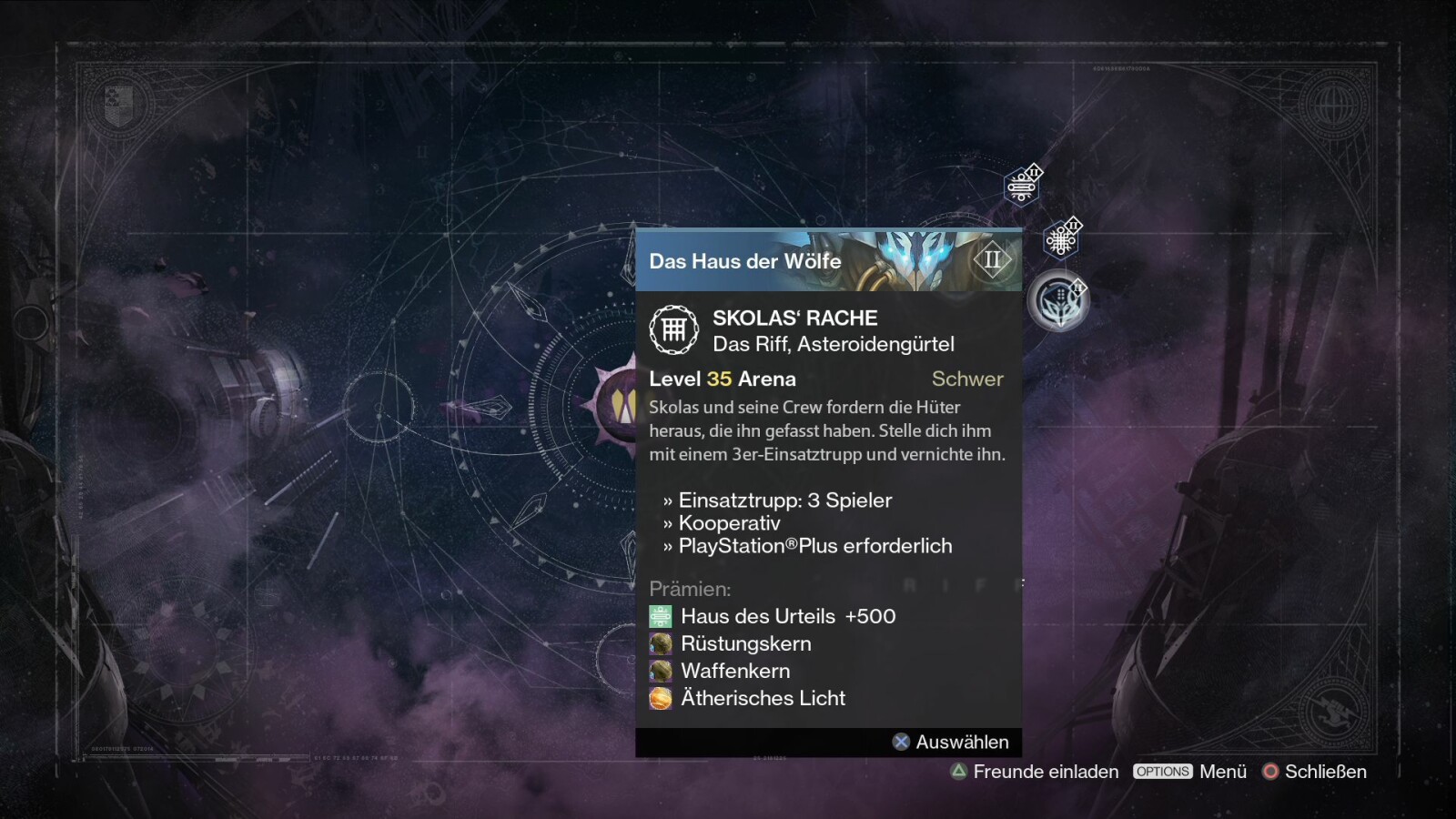Click the Fallen crest beside SKOLAS' RACHE
This screenshot has height=819, width=1456.
click(x=674, y=330)
